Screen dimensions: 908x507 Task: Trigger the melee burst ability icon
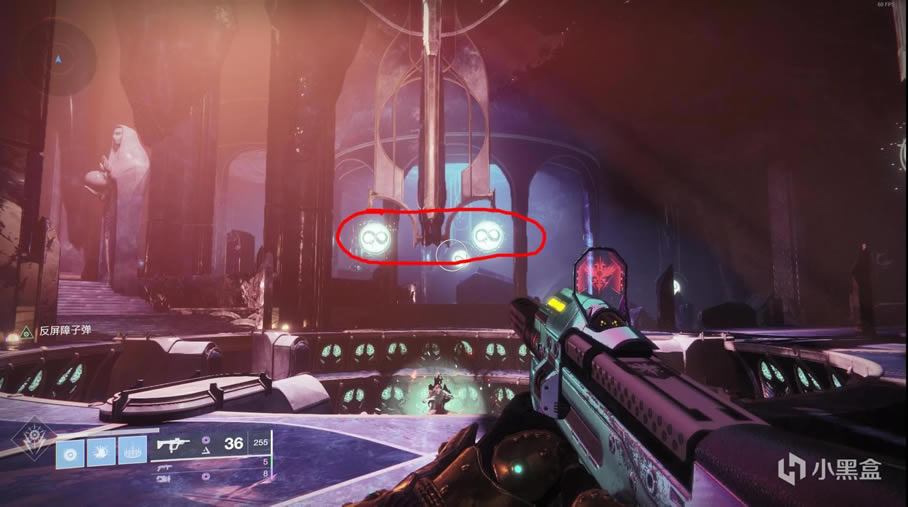(101, 451)
